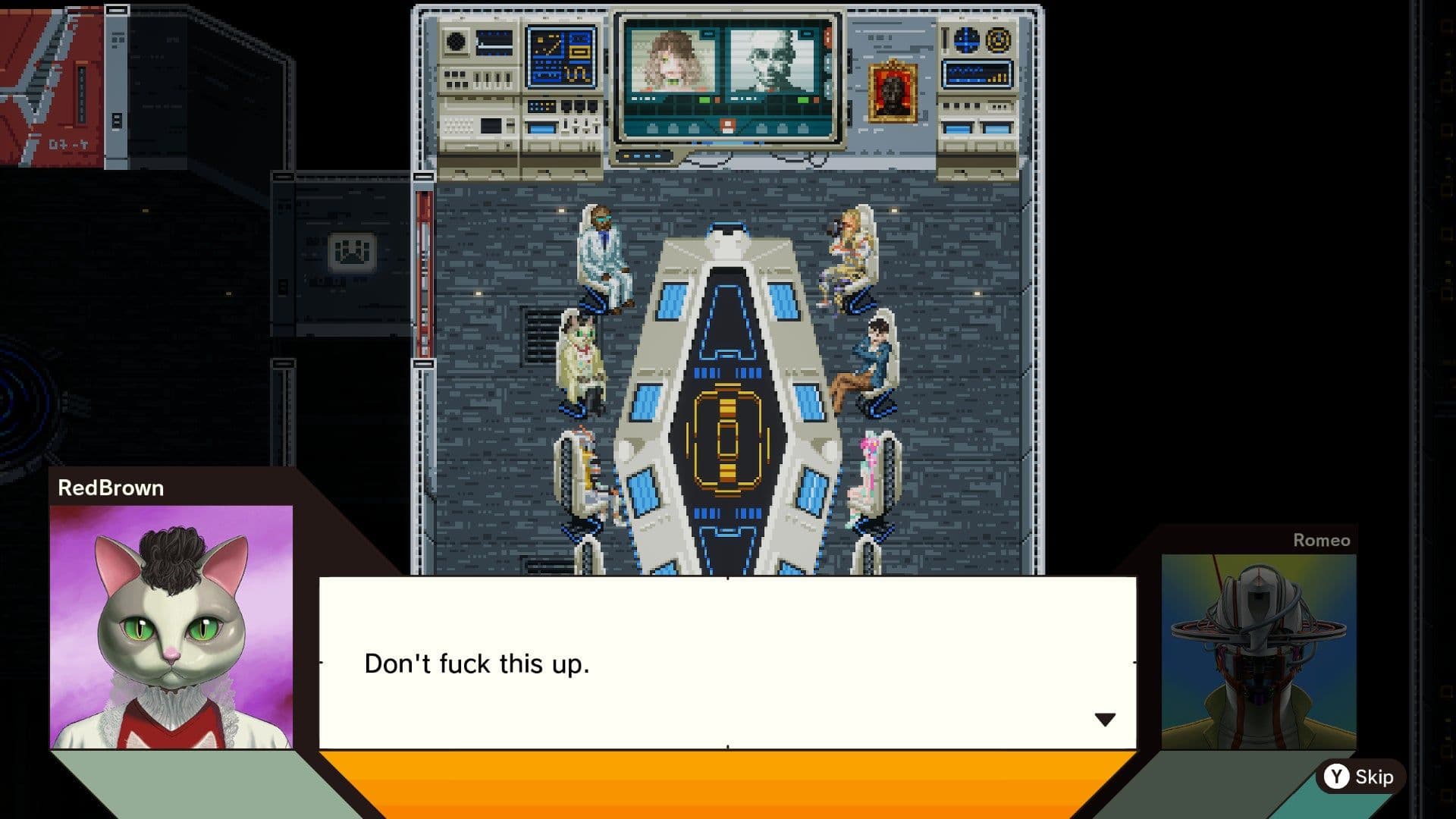Select Romeo's helmeted portrait
Image resolution: width=1456 pixels, height=819 pixels.
point(1259,651)
